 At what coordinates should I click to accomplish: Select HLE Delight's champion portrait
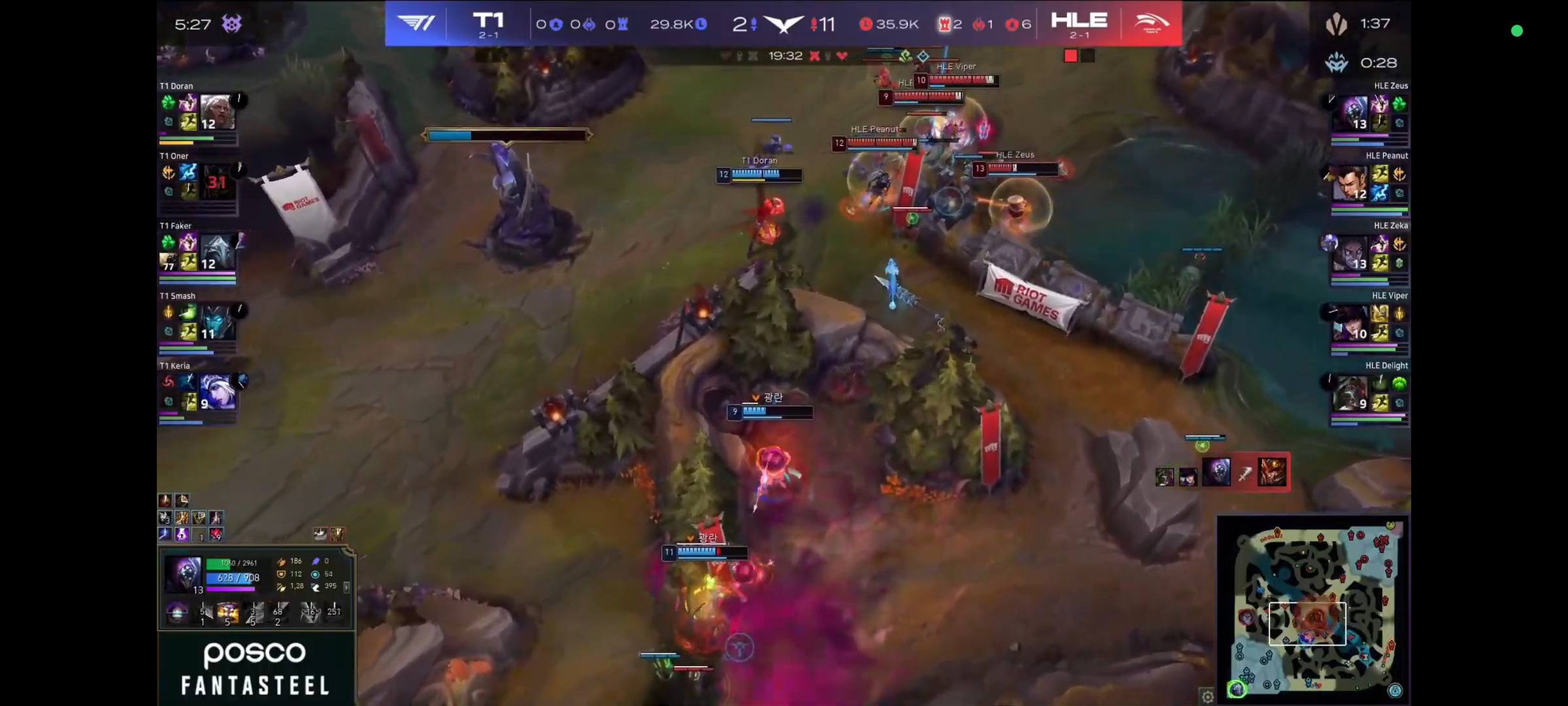coord(1350,391)
